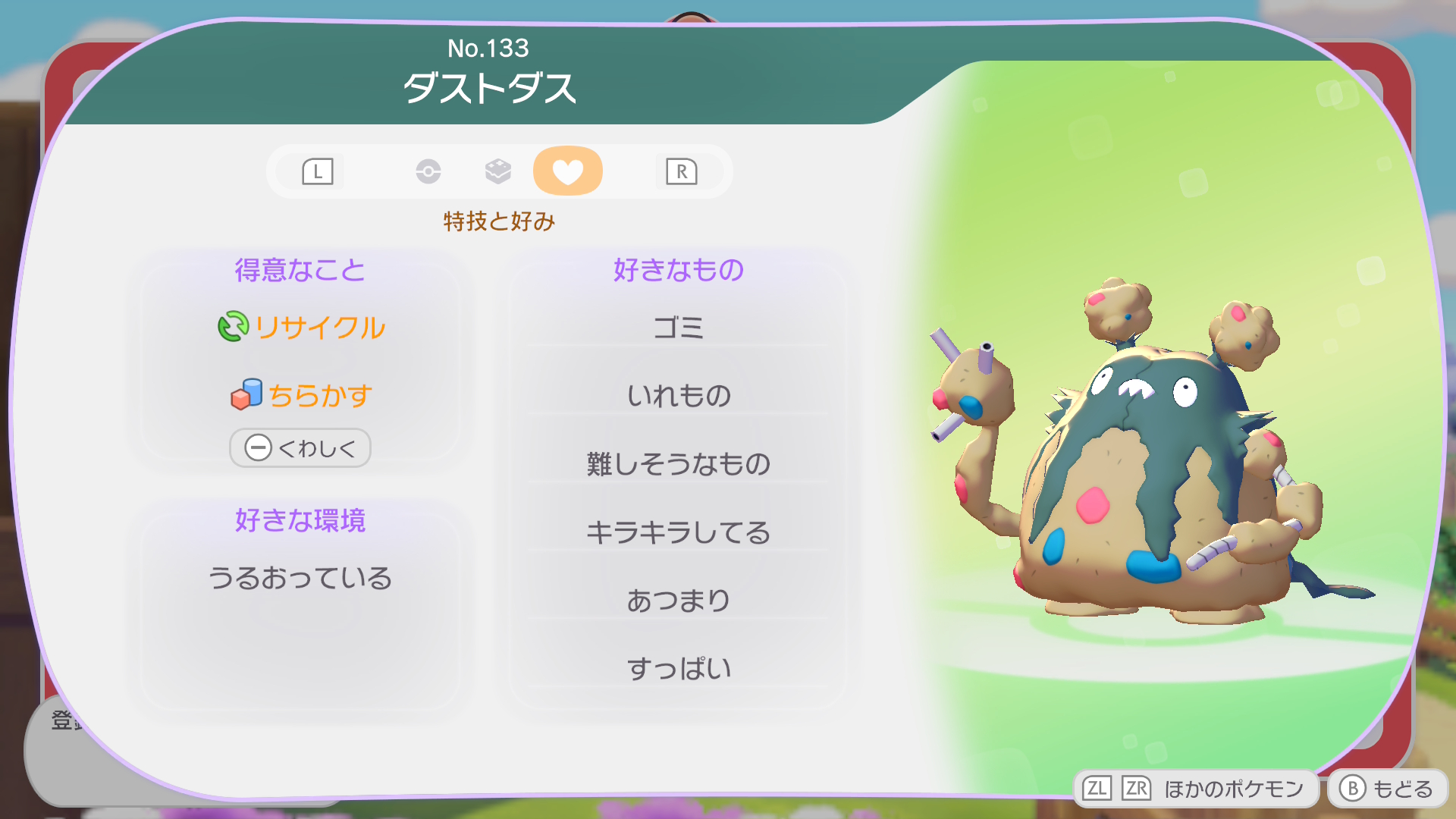Screen dimensions: 1456x819
Task: Show details with the くわしく button
Action: click(x=300, y=448)
